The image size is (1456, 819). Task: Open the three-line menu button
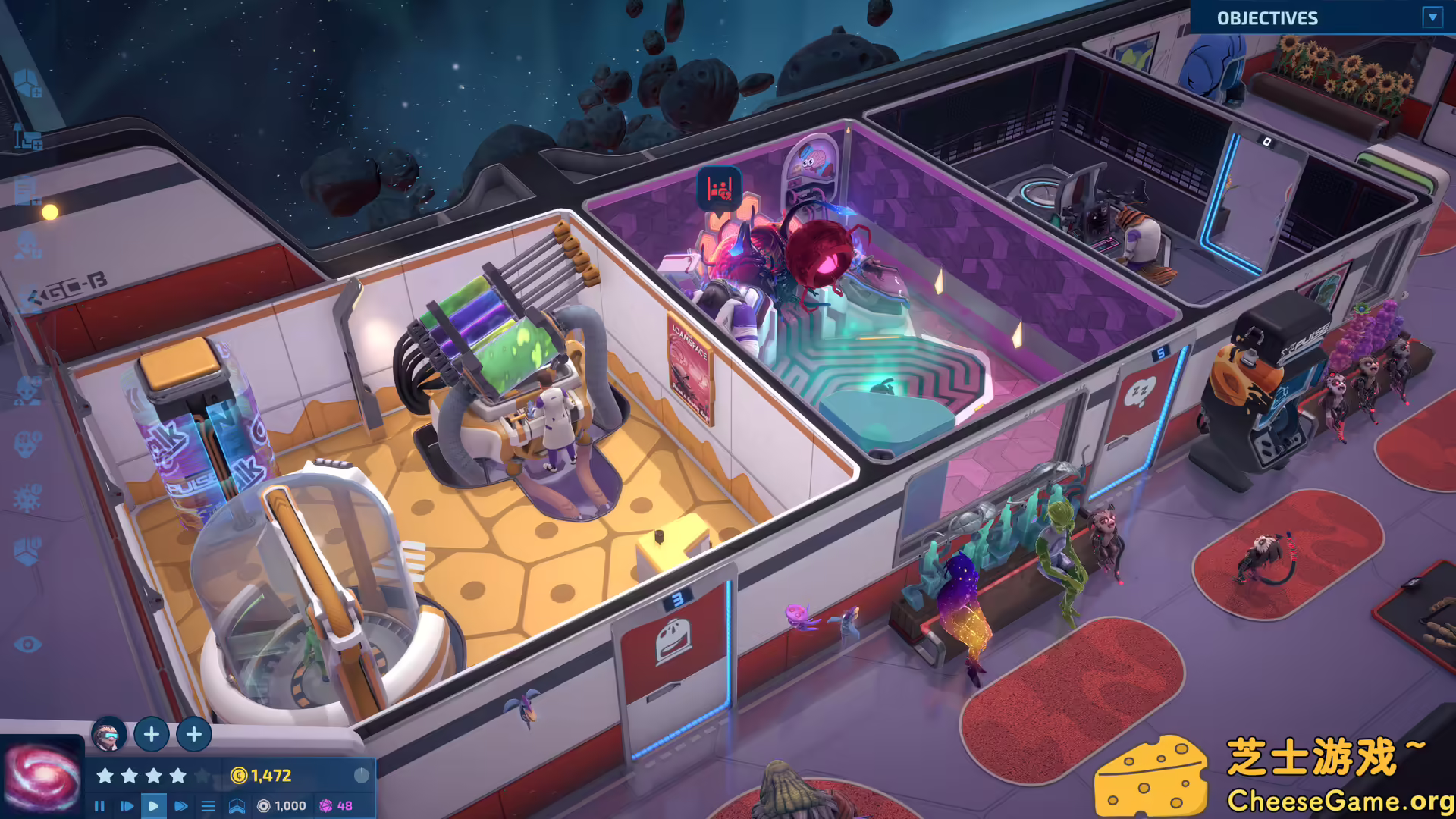tap(209, 806)
